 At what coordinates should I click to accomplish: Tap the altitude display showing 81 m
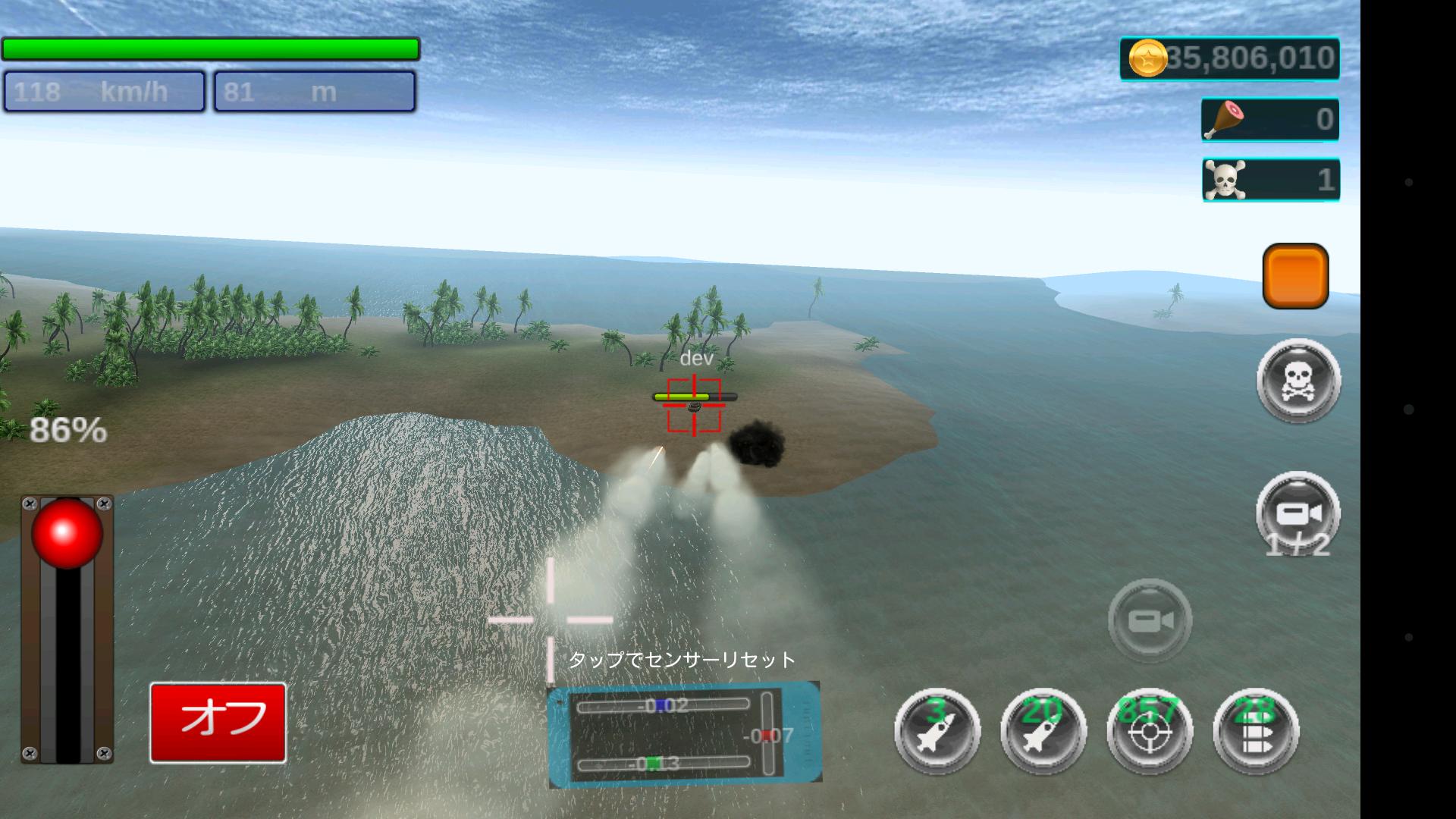click(x=314, y=91)
